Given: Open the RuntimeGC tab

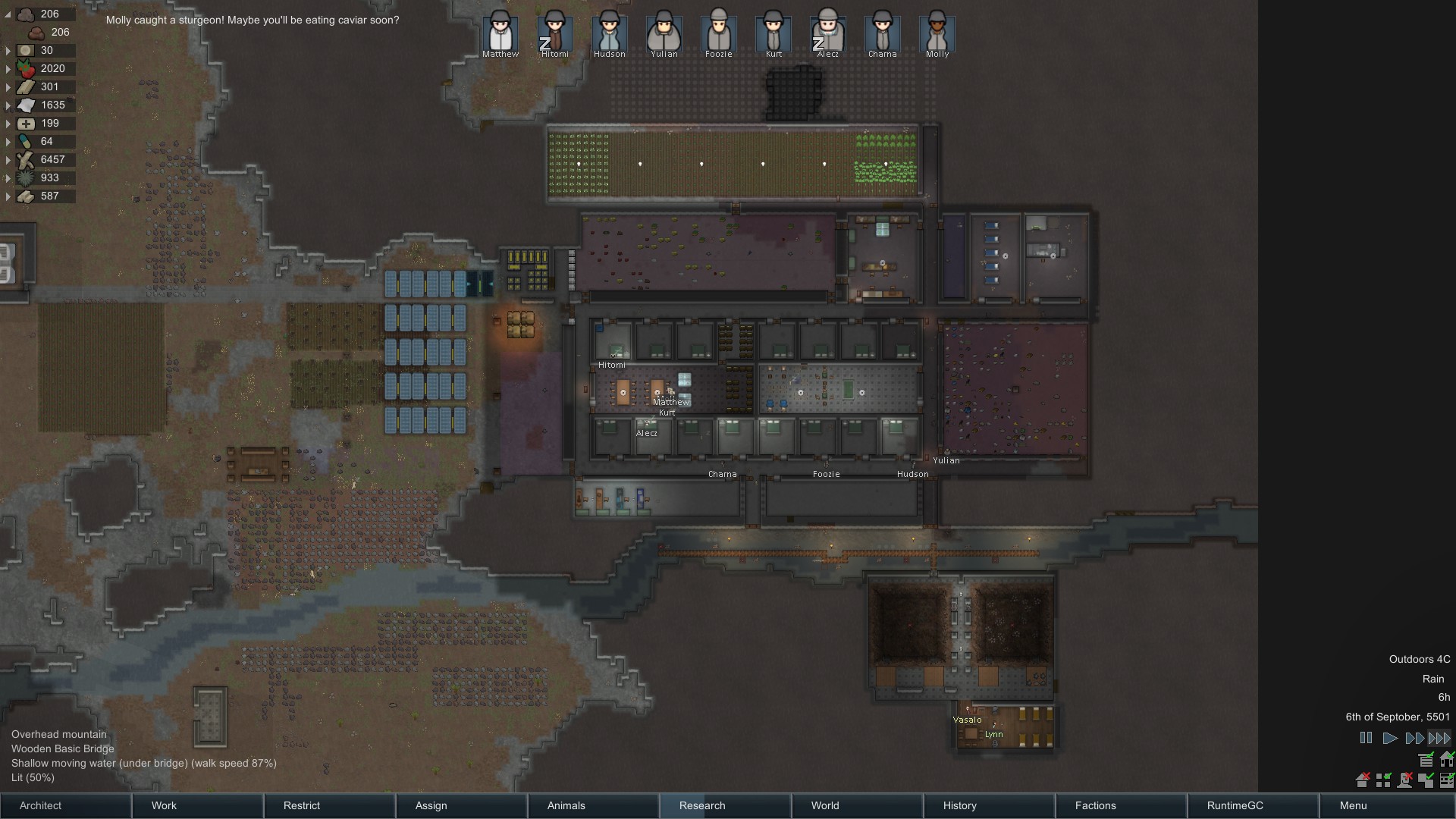Looking at the screenshot, I should click(x=1253, y=805).
